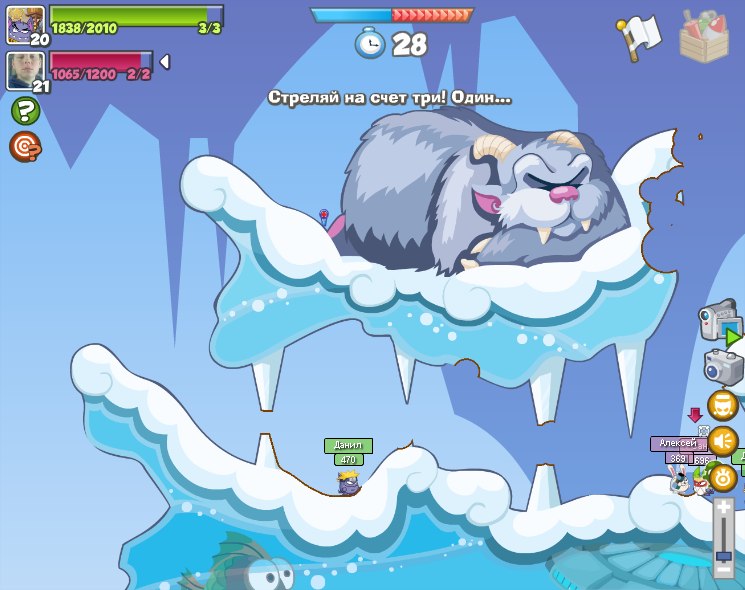Open the weapons crate inventory
This screenshot has height=590, width=745.
[x=704, y=36]
